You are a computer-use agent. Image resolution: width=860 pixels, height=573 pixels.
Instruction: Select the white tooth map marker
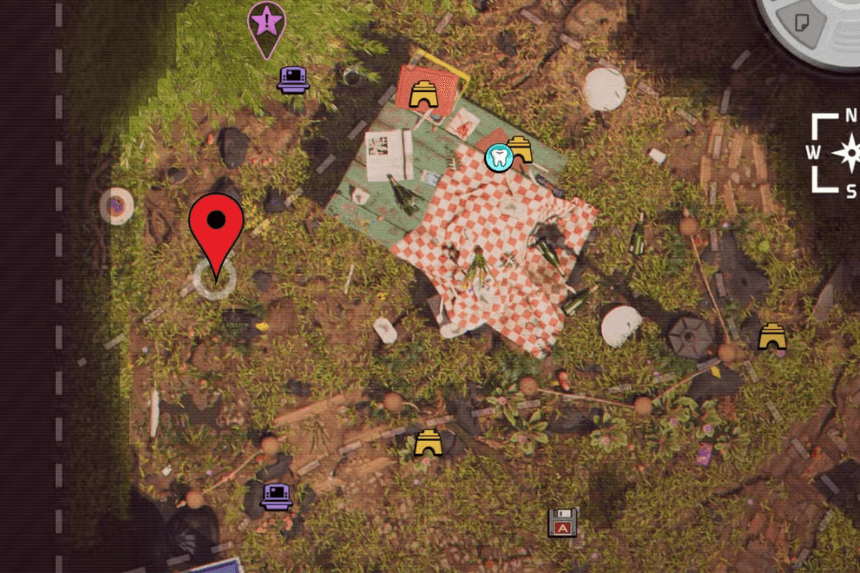(x=498, y=156)
